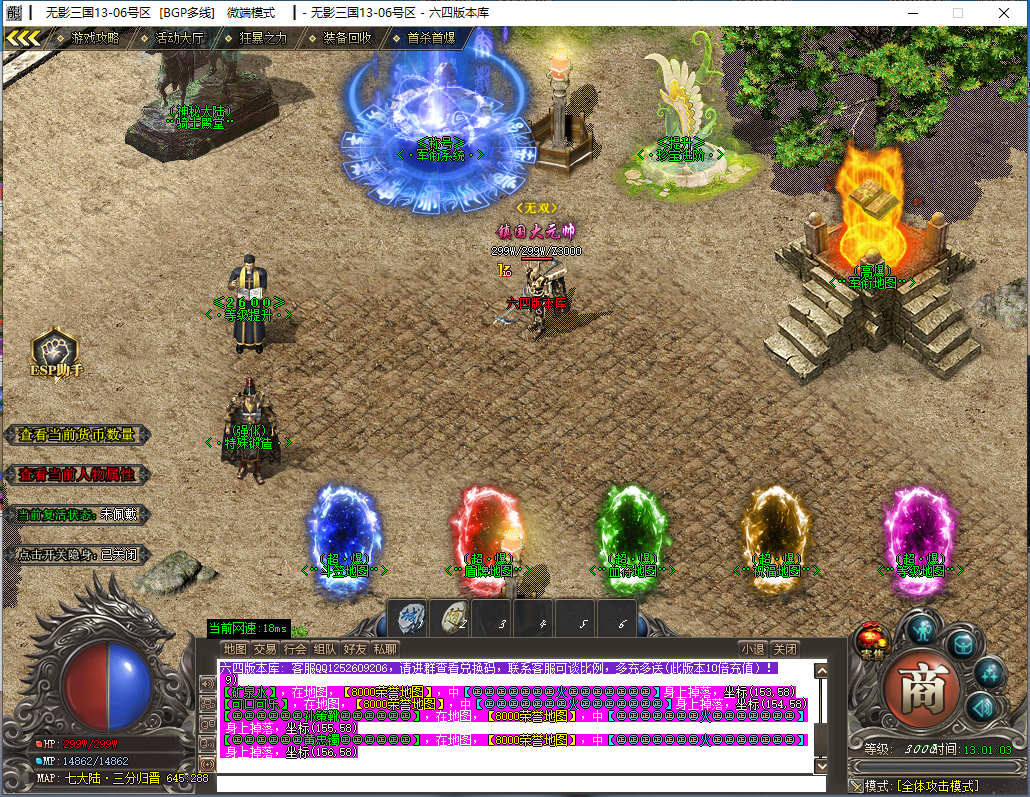This screenshot has width=1030, height=797.
Task: Switch to the 私聊 private chat tab
Action: pyautogui.click(x=385, y=649)
